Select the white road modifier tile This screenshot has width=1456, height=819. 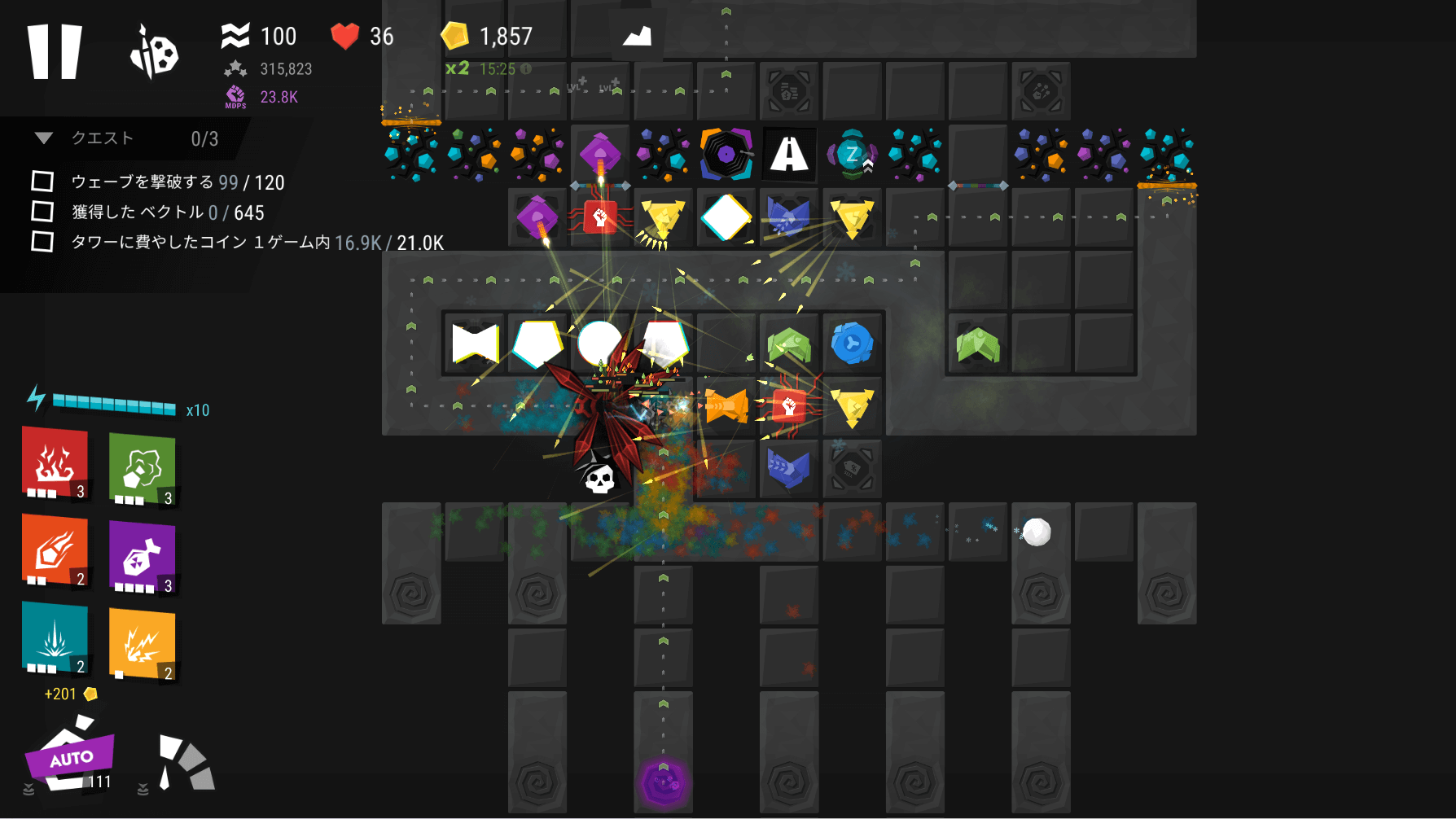[789, 154]
